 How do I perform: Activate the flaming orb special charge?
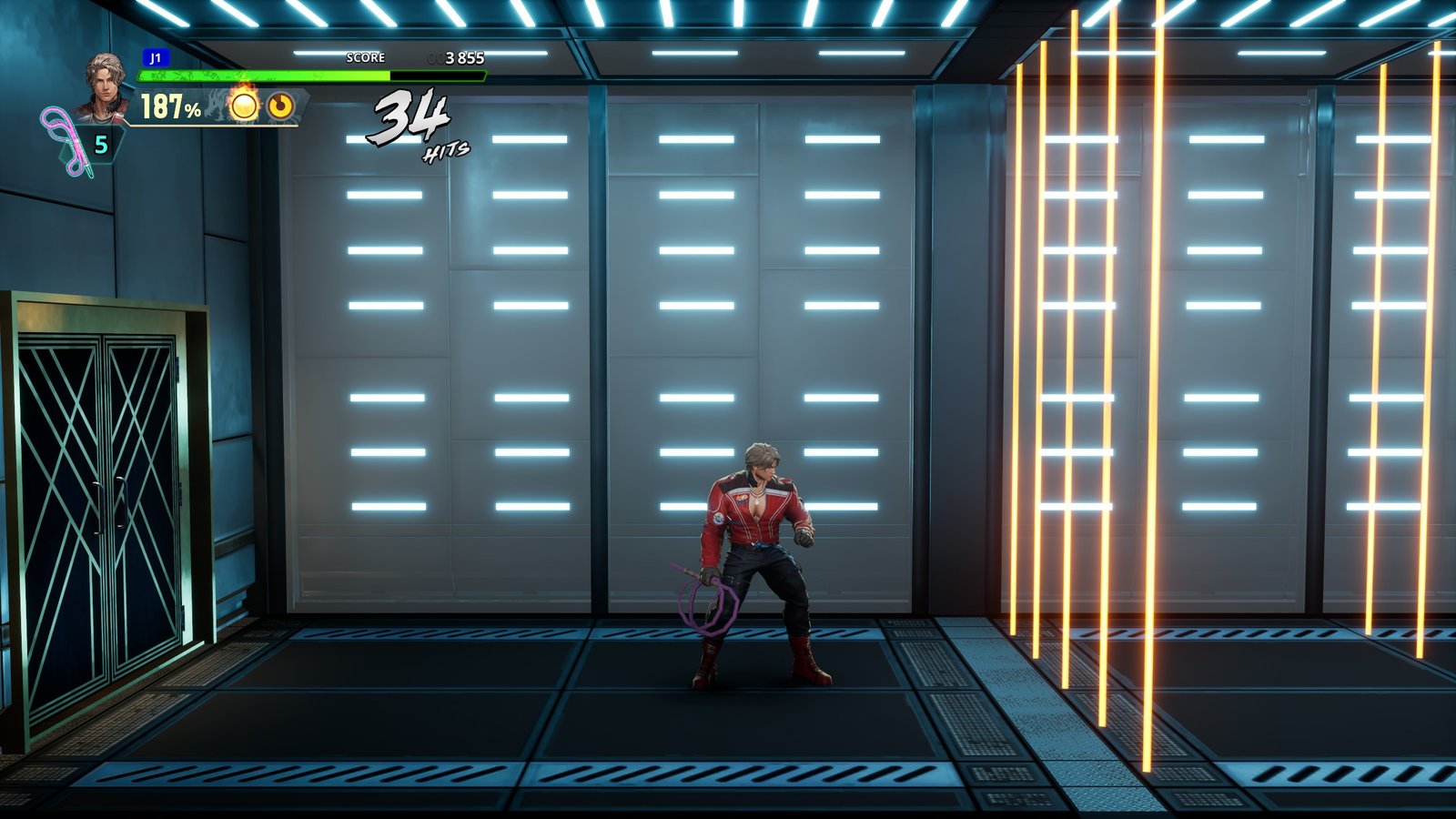tap(243, 106)
